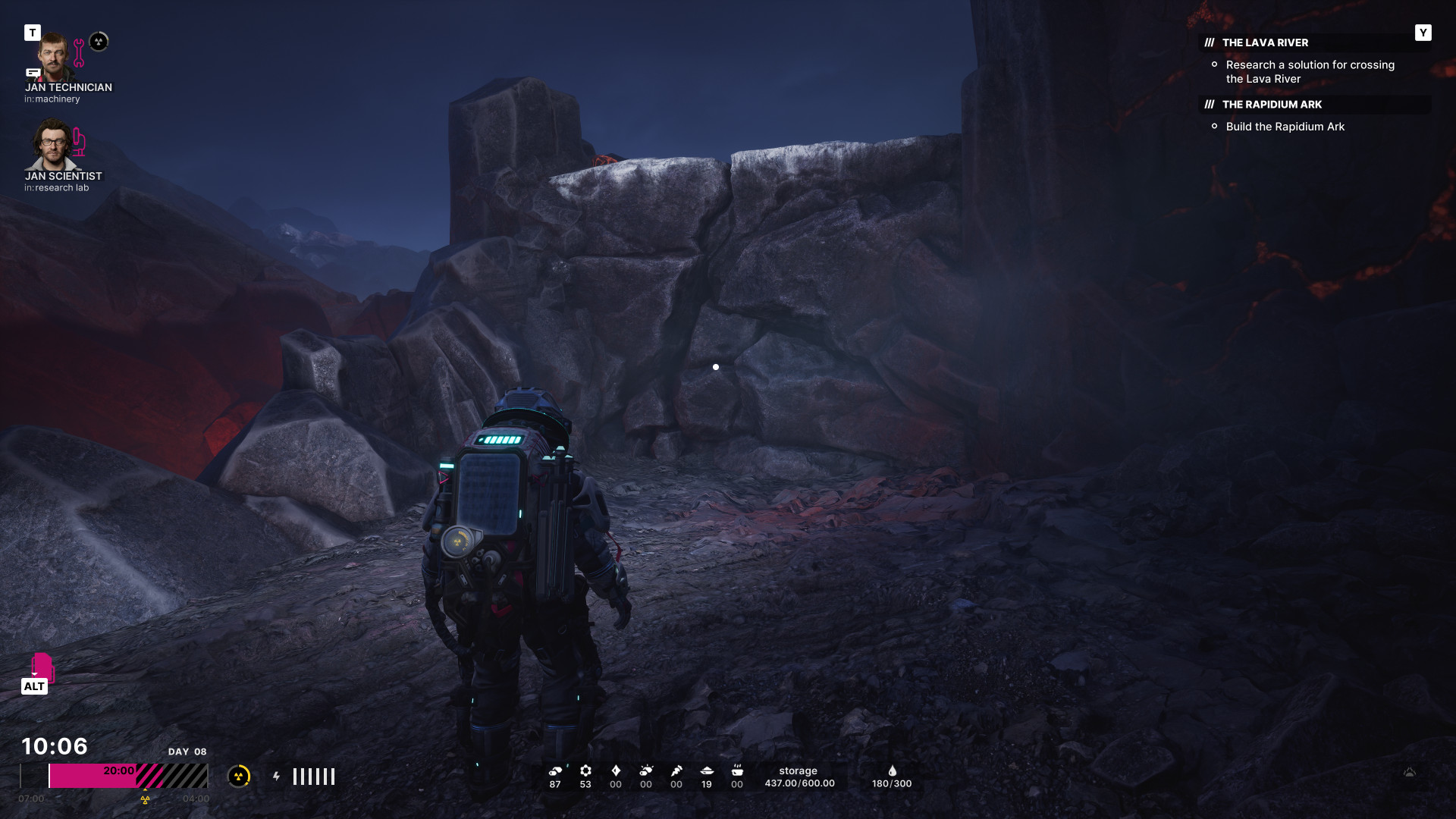Viewport: 1456px width, 819px height.
Task: Click the speech bubble on Jan Technician
Action: (x=33, y=73)
